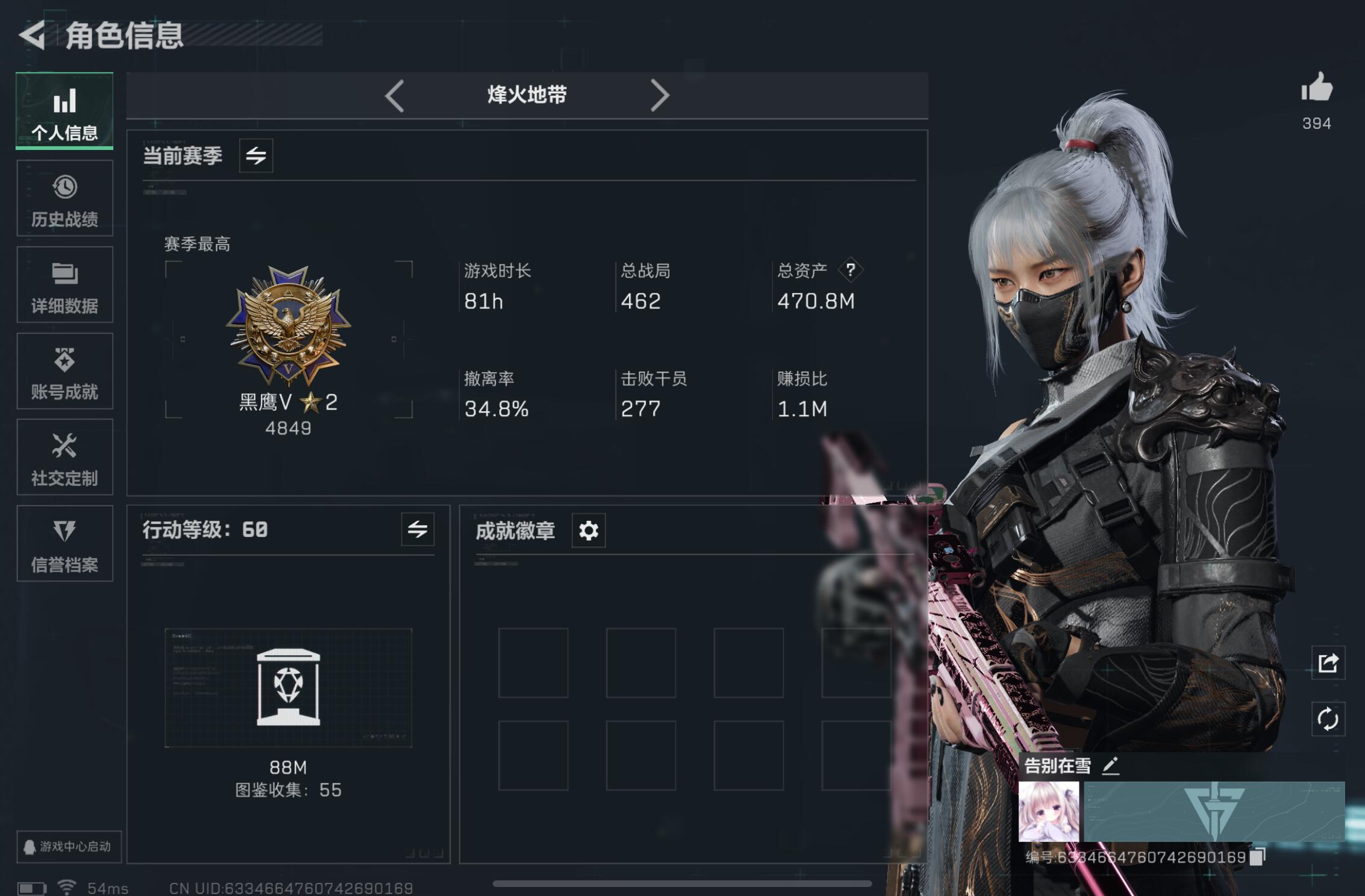1365x896 pixels.
Task: Open 账号成就 achievements page
Action: [x=64, y=372]
